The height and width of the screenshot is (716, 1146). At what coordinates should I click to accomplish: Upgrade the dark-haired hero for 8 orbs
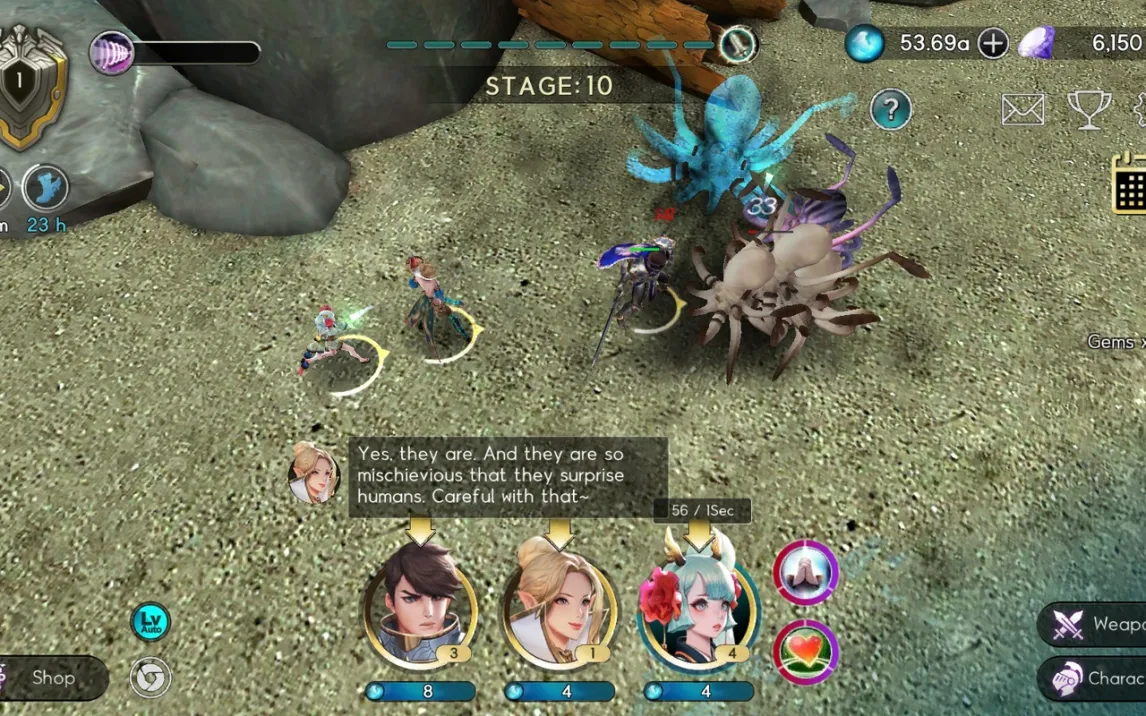(x=420, y=691)
